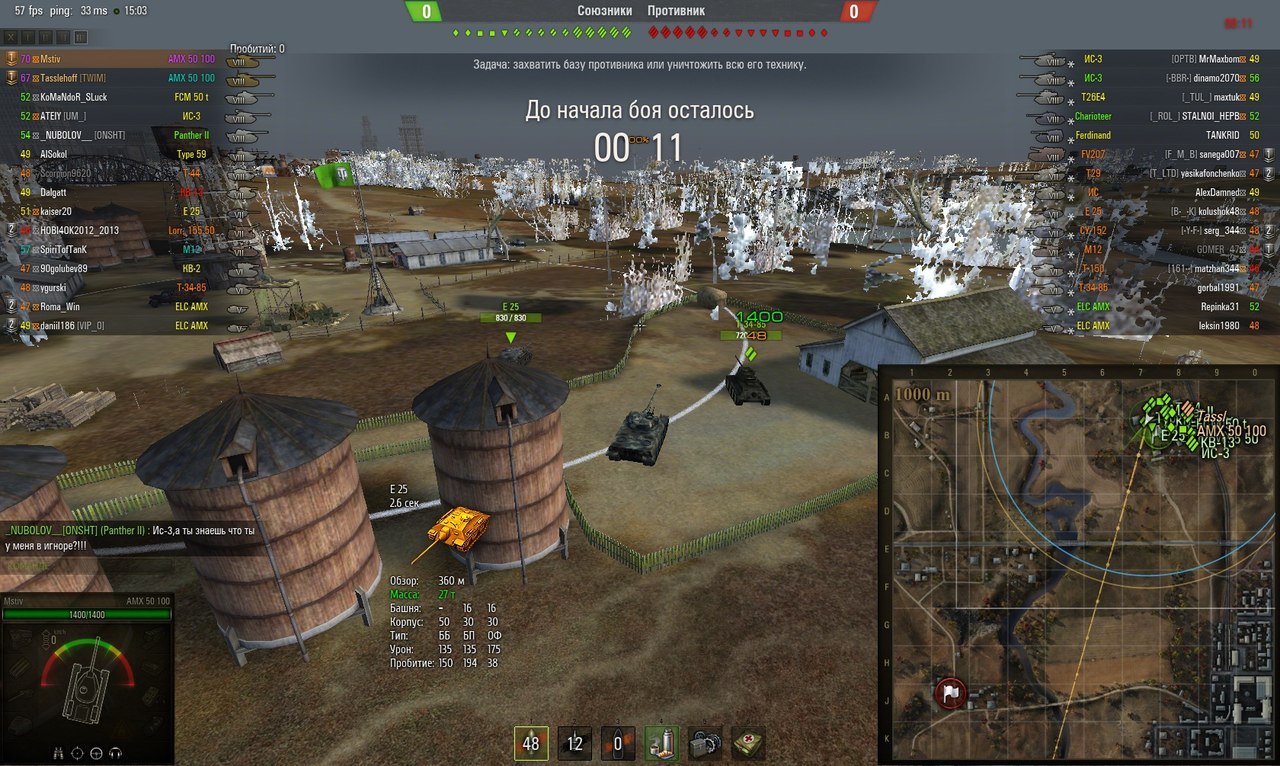Select enemy MrMaxbom's ИС-3 row
The image size is (1280, 766).
1150,59
